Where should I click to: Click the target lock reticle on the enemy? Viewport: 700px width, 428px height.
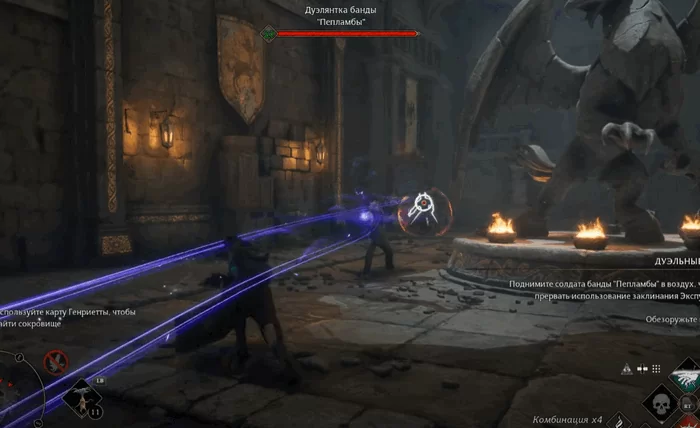point(425,209)
